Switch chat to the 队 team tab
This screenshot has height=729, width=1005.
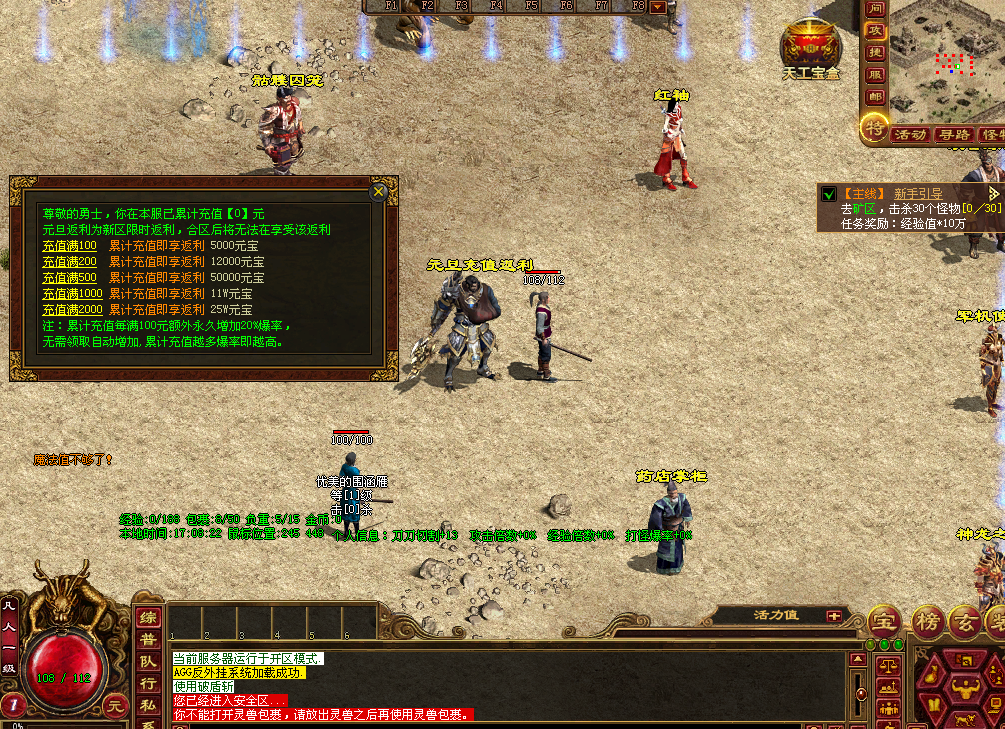pos(148,662)
